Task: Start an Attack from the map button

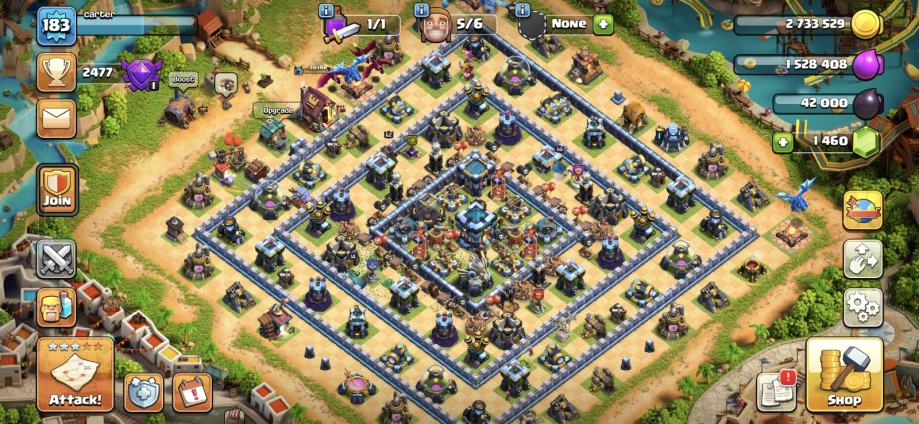Action: (x=74, y=376)
